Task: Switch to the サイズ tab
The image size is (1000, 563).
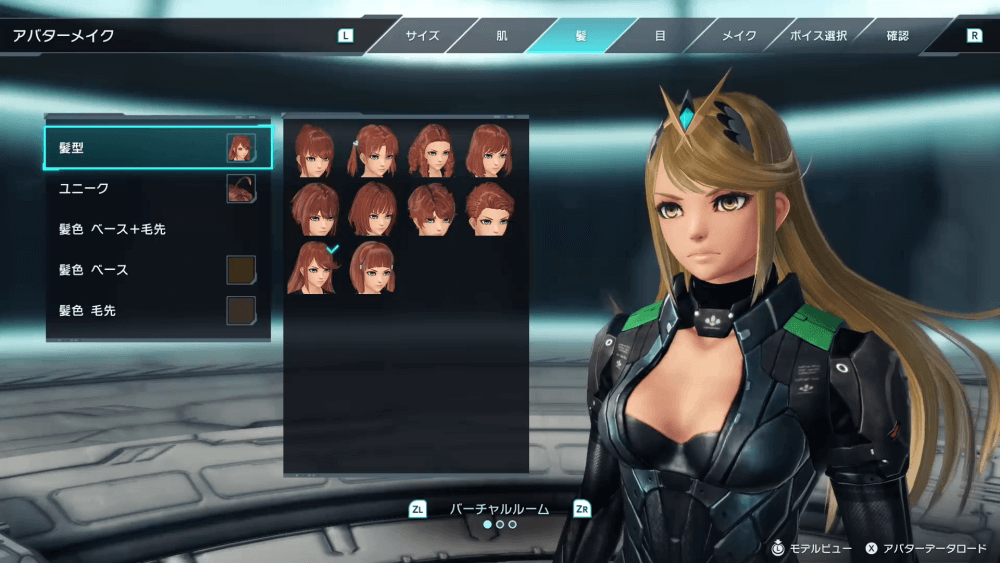Action: click(422, 36)
